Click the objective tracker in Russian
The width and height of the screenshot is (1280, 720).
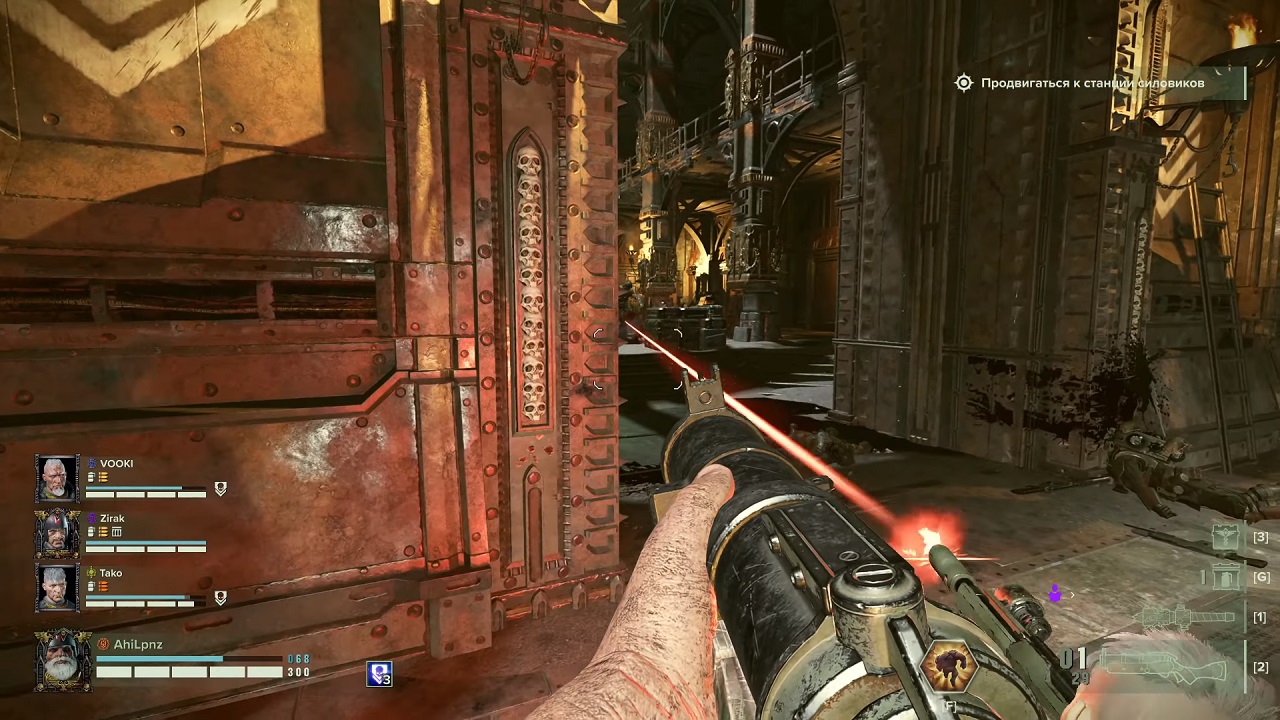tap(1092, 84)
